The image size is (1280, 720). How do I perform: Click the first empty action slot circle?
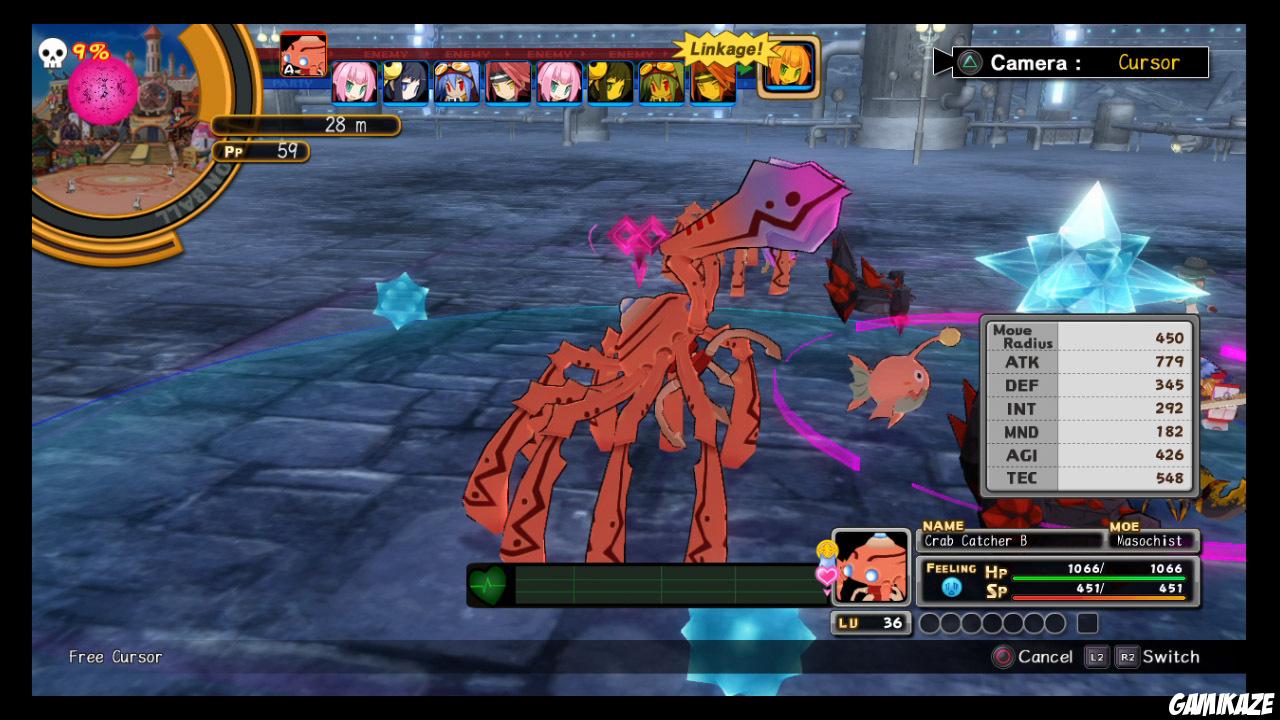point(932,623)
